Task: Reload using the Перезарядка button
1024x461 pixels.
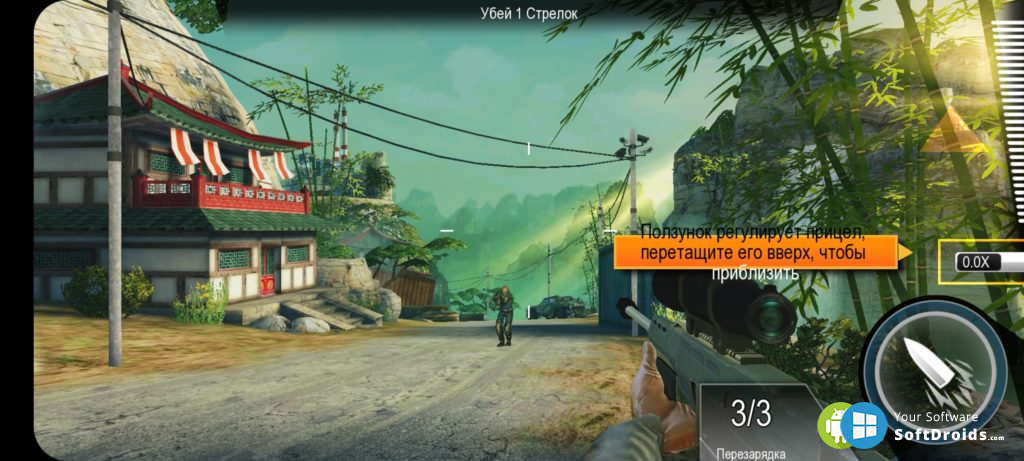Action: [751, 422]
